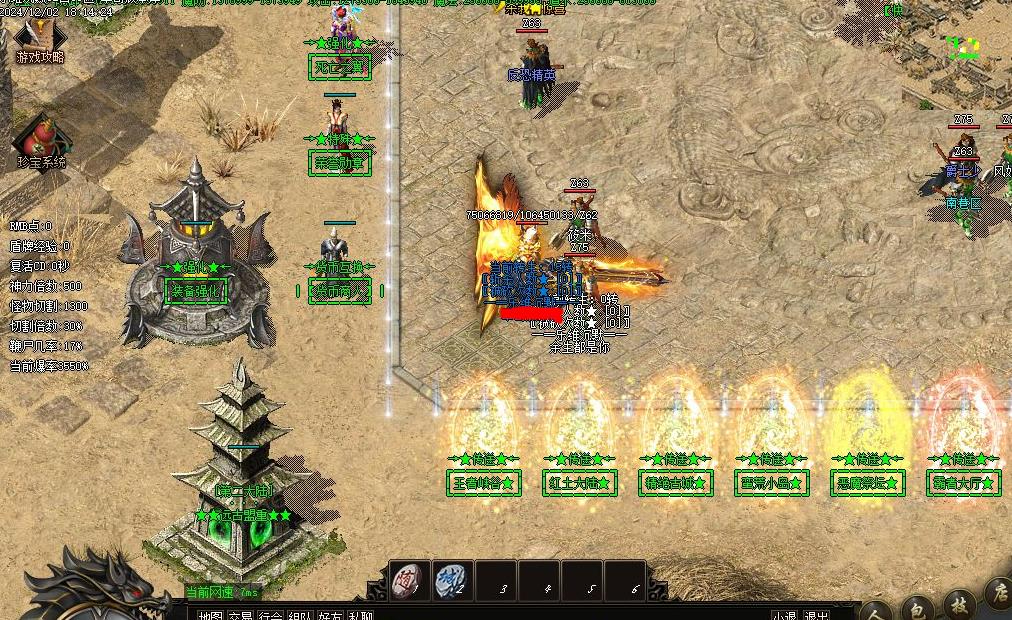The width and height of the screenshot is (1012, 620).
Task: Use the red rune stone in hotbar slot 1
Action: point(408,581)
